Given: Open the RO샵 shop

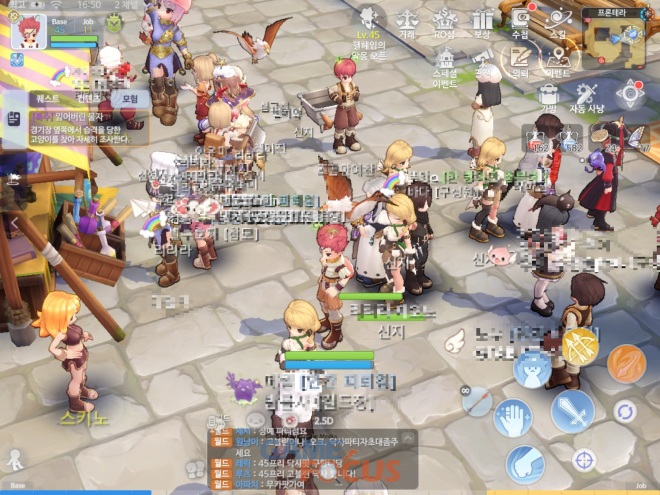Looking at the screenshot, I should 444,21.
